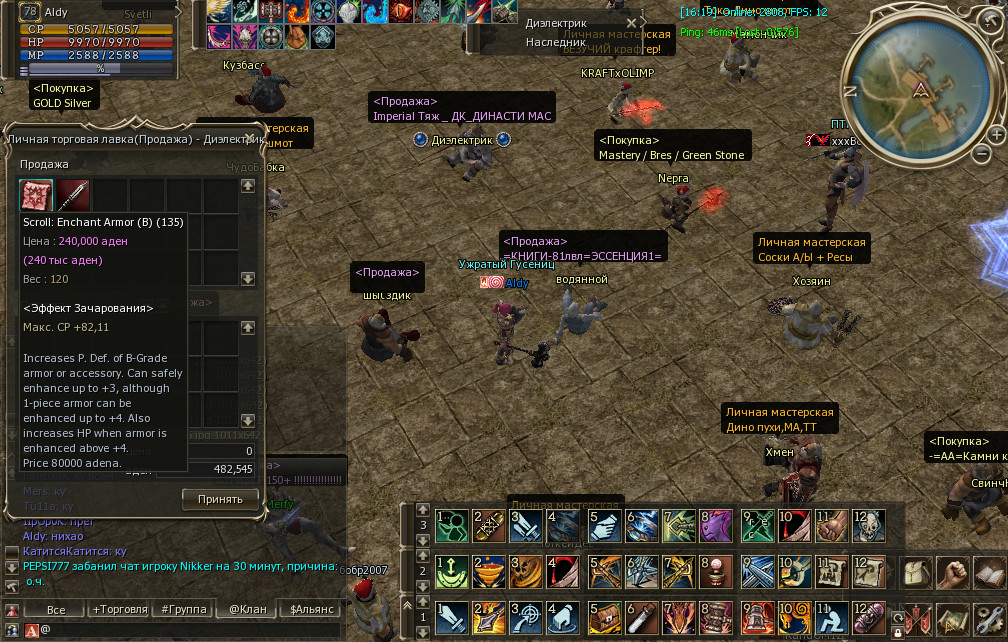1008x642 pixels.
Task: Select the @Клан chat tab
Action: coord(247,609)
